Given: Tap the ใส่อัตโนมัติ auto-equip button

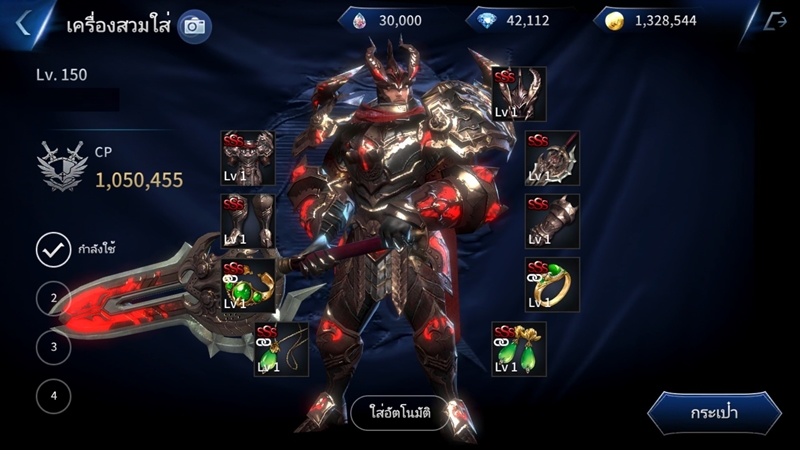Looking at the screenshot, I should click(398, 413).
